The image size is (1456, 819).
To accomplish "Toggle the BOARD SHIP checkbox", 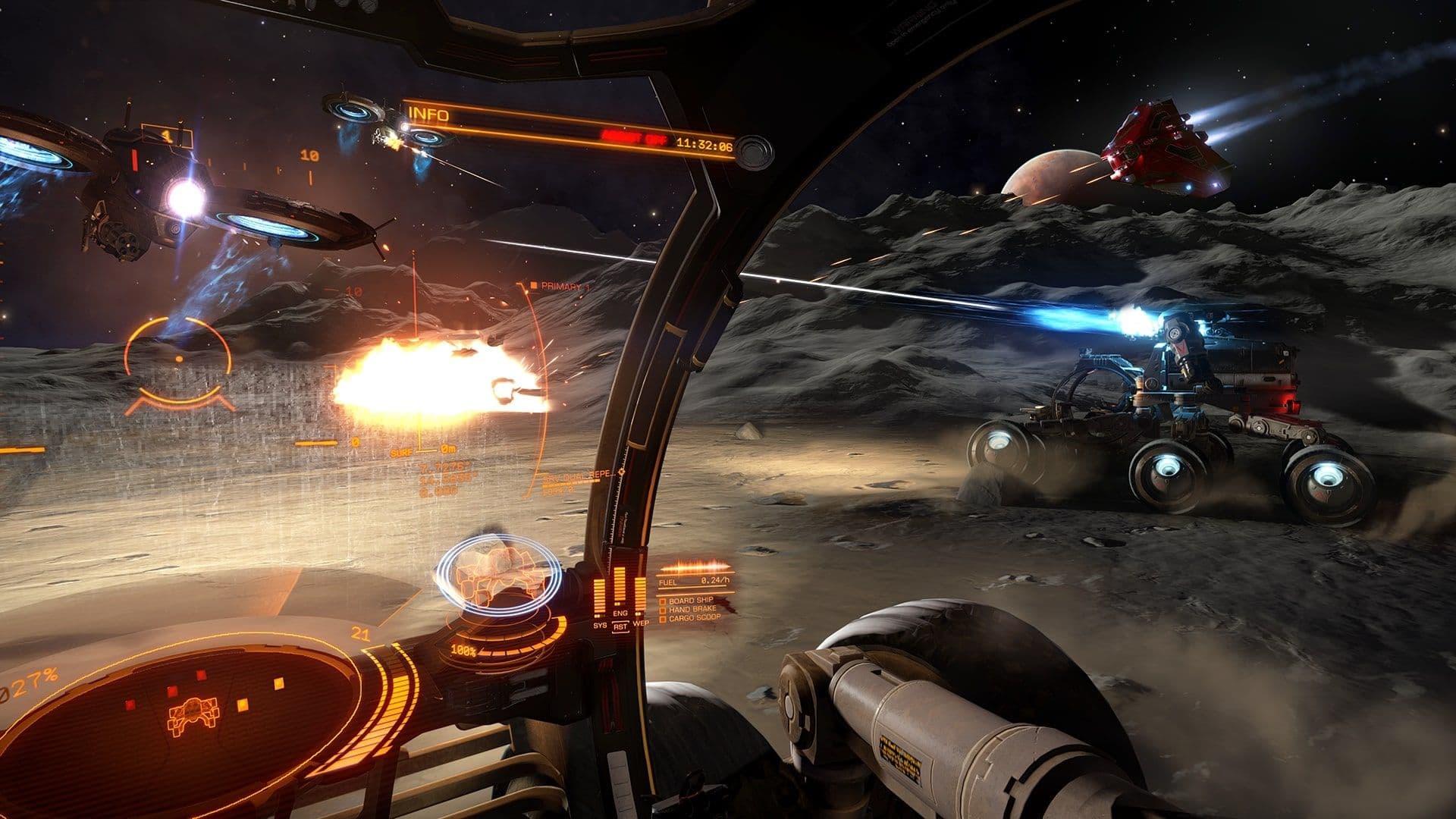I will click(664, 602).
